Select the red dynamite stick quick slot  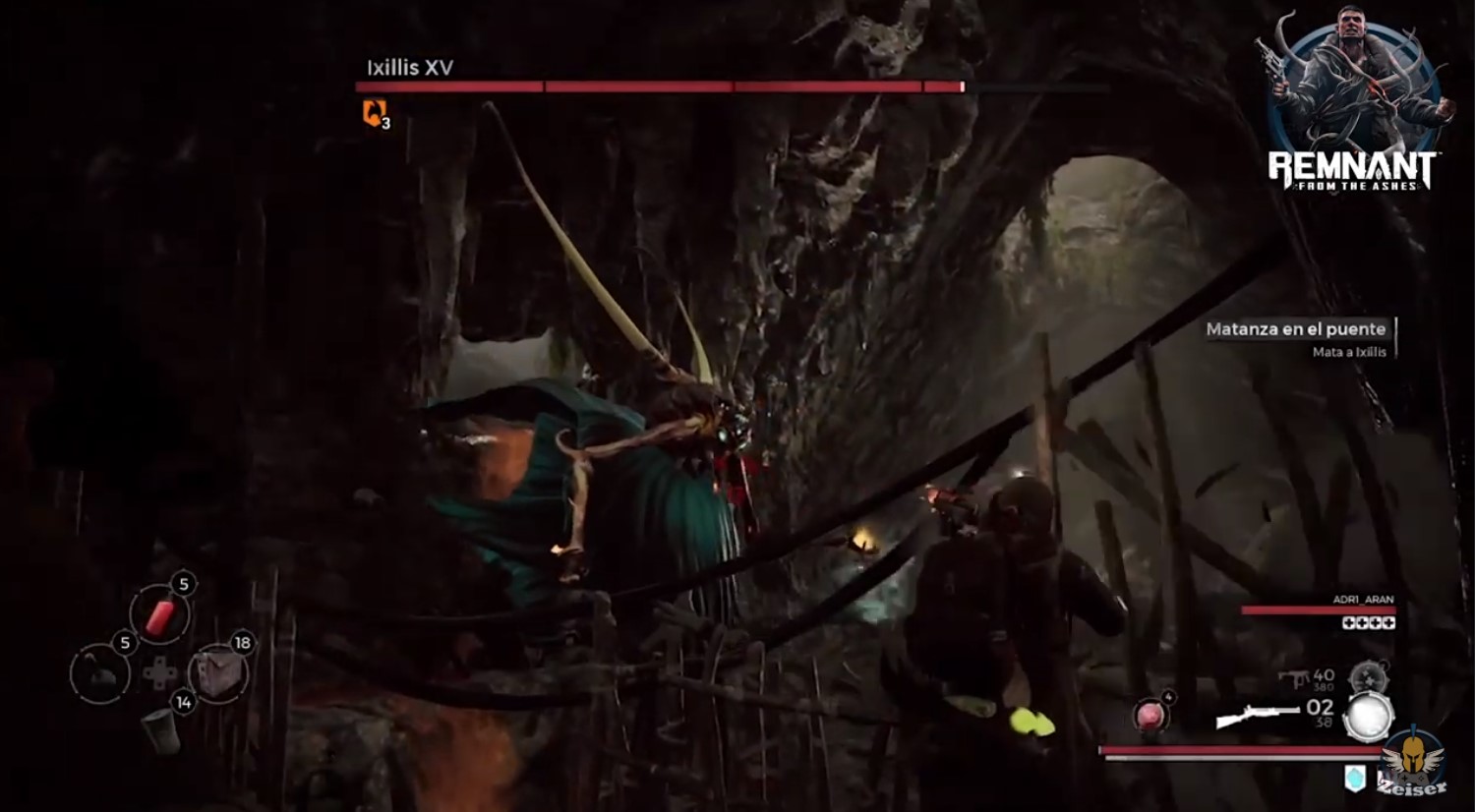[159, 615]
